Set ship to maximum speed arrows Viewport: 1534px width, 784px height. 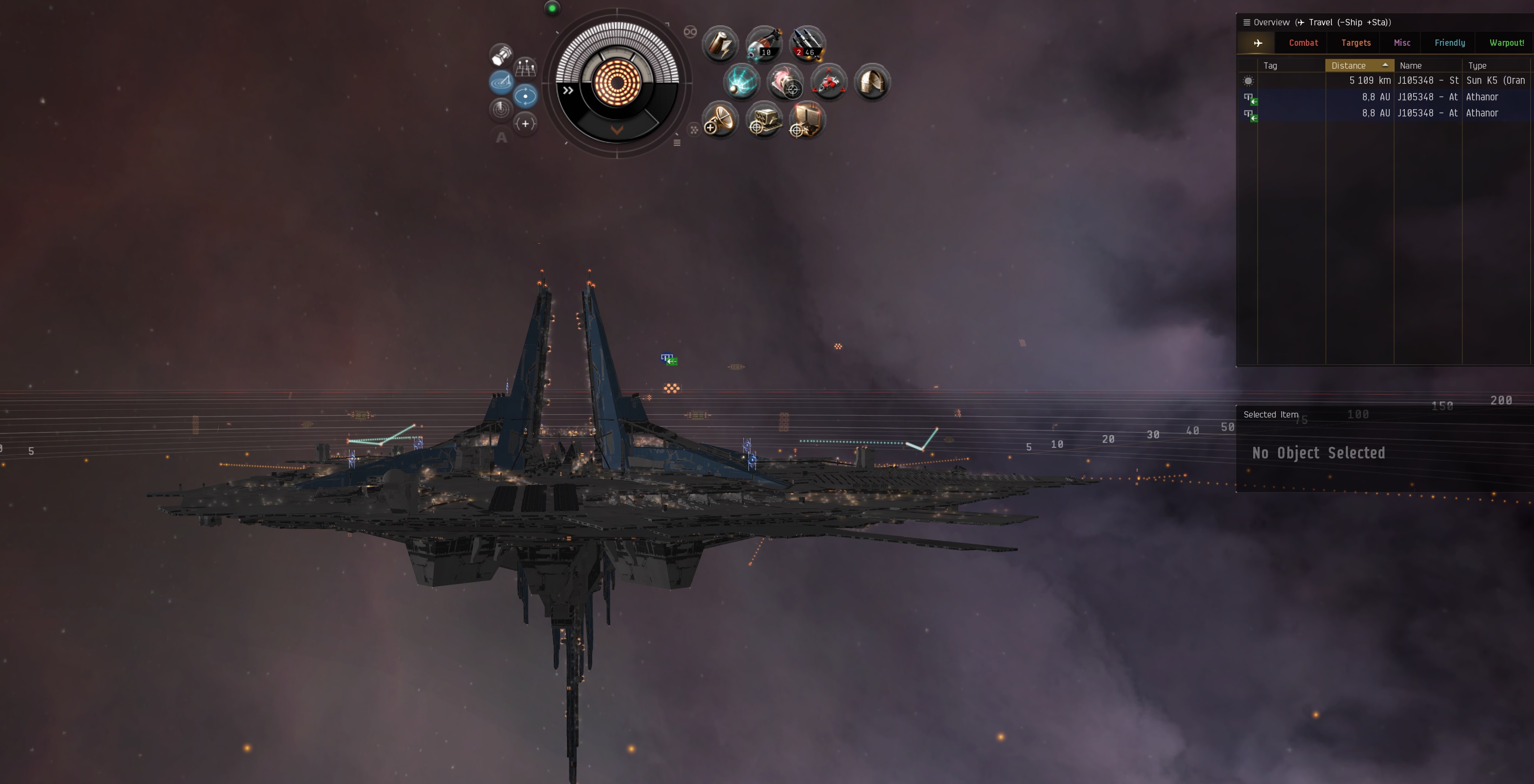click(x=568, y=91)
